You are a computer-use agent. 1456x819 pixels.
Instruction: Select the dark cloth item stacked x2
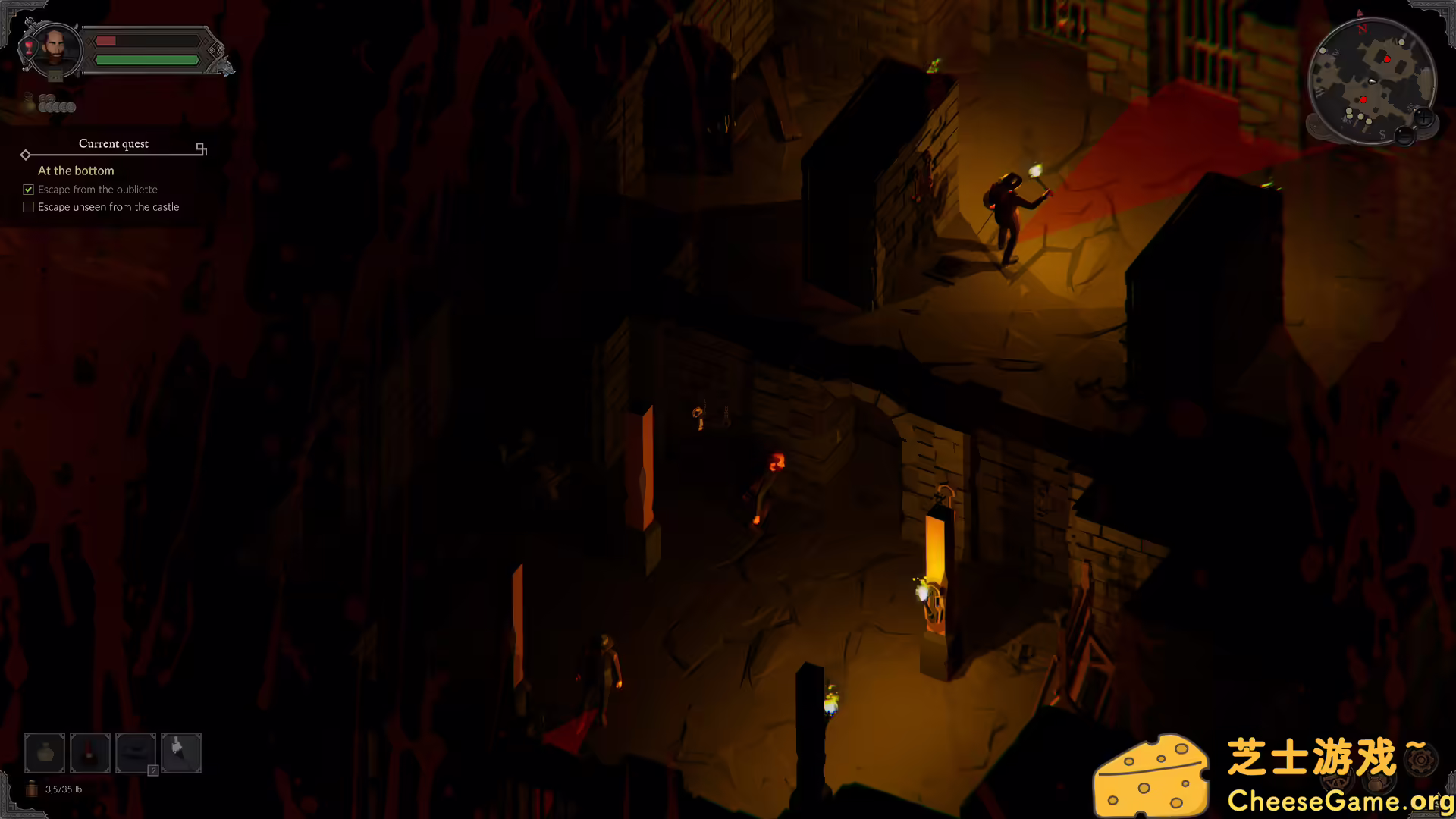135,752
